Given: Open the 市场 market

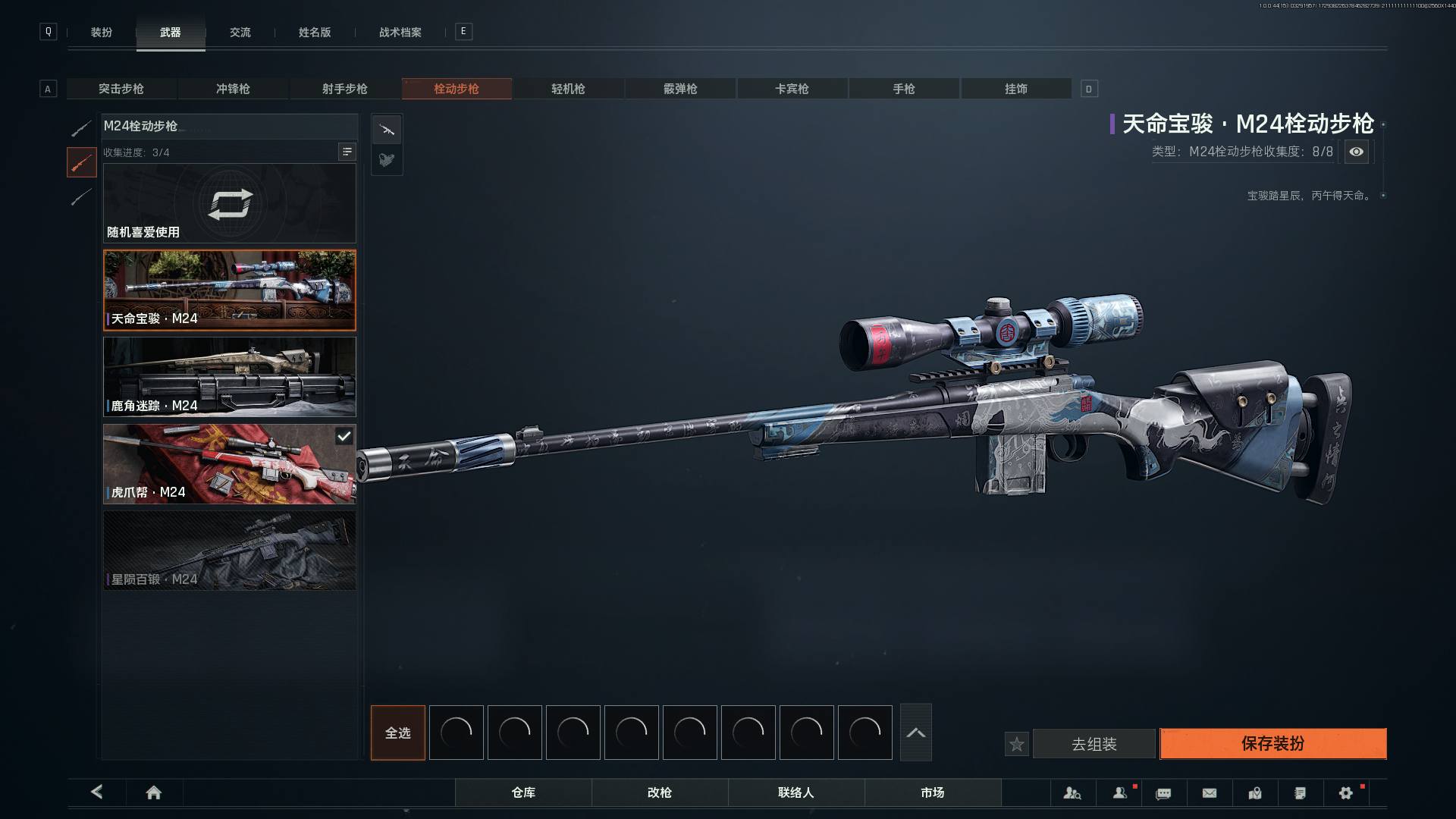Looking at the screenshot, I should [x=932, y=792].
